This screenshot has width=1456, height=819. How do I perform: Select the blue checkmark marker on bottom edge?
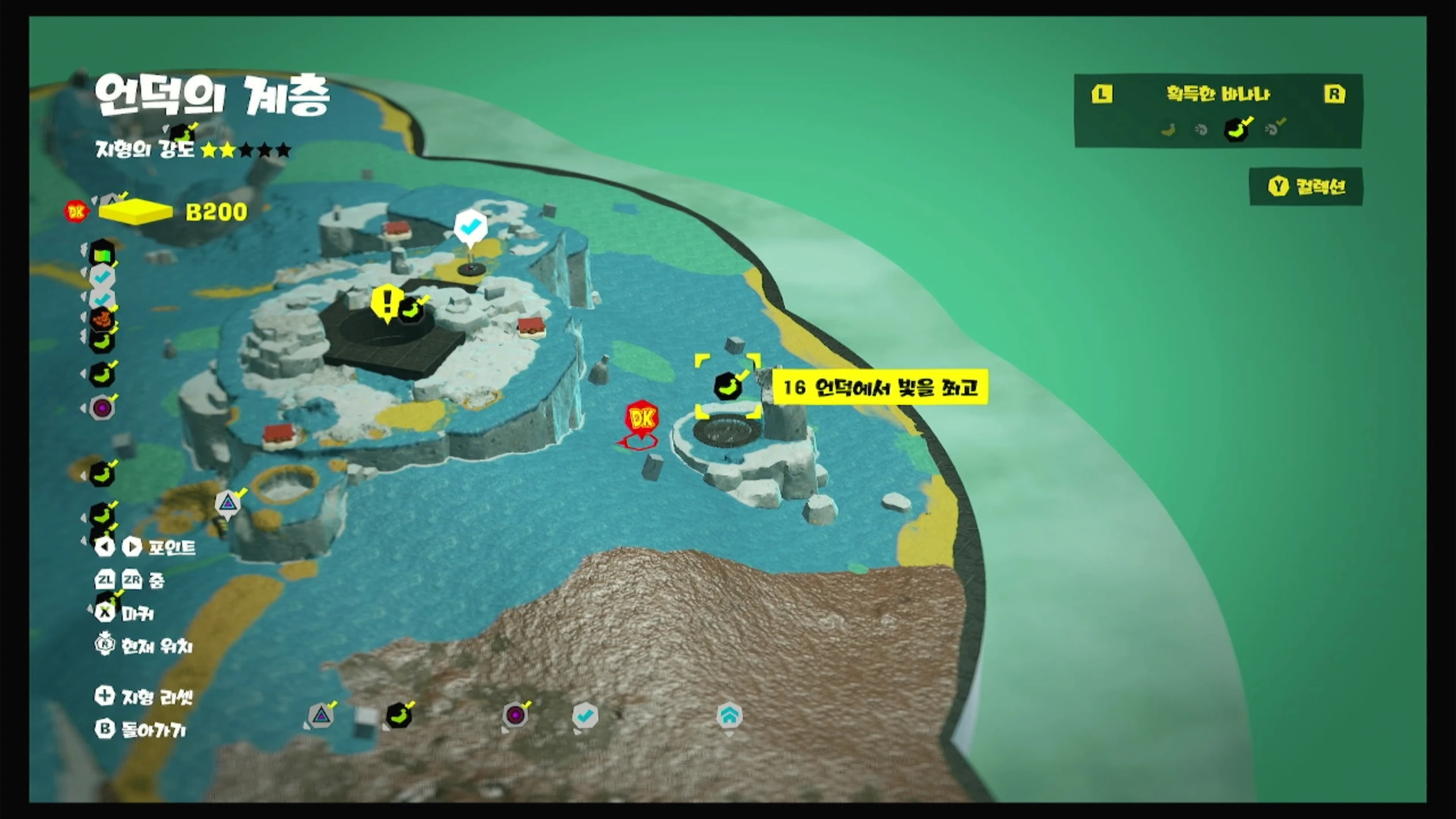coord(585,715)
